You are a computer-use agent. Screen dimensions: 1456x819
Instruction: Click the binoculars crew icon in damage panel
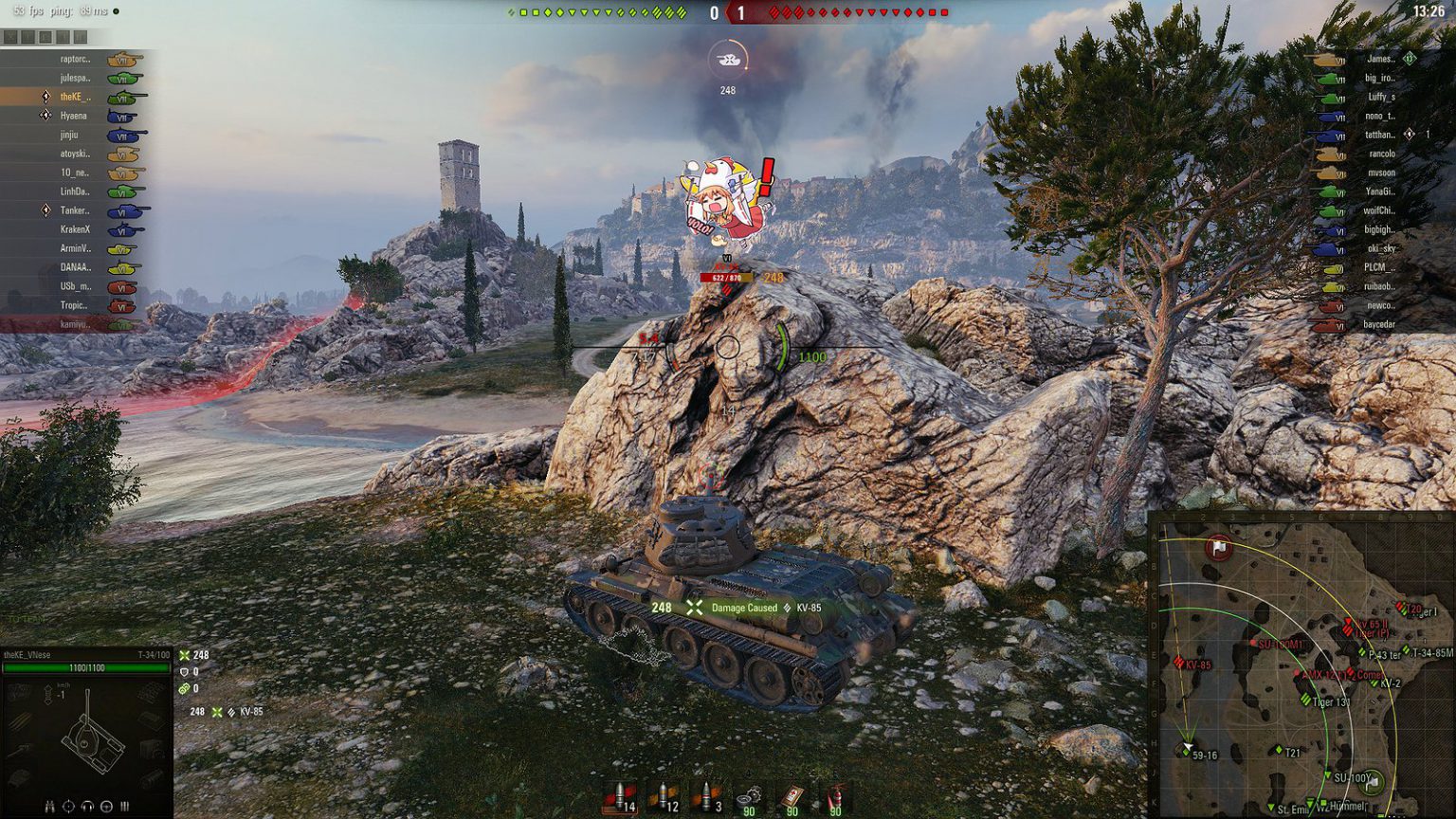point(49,807)
